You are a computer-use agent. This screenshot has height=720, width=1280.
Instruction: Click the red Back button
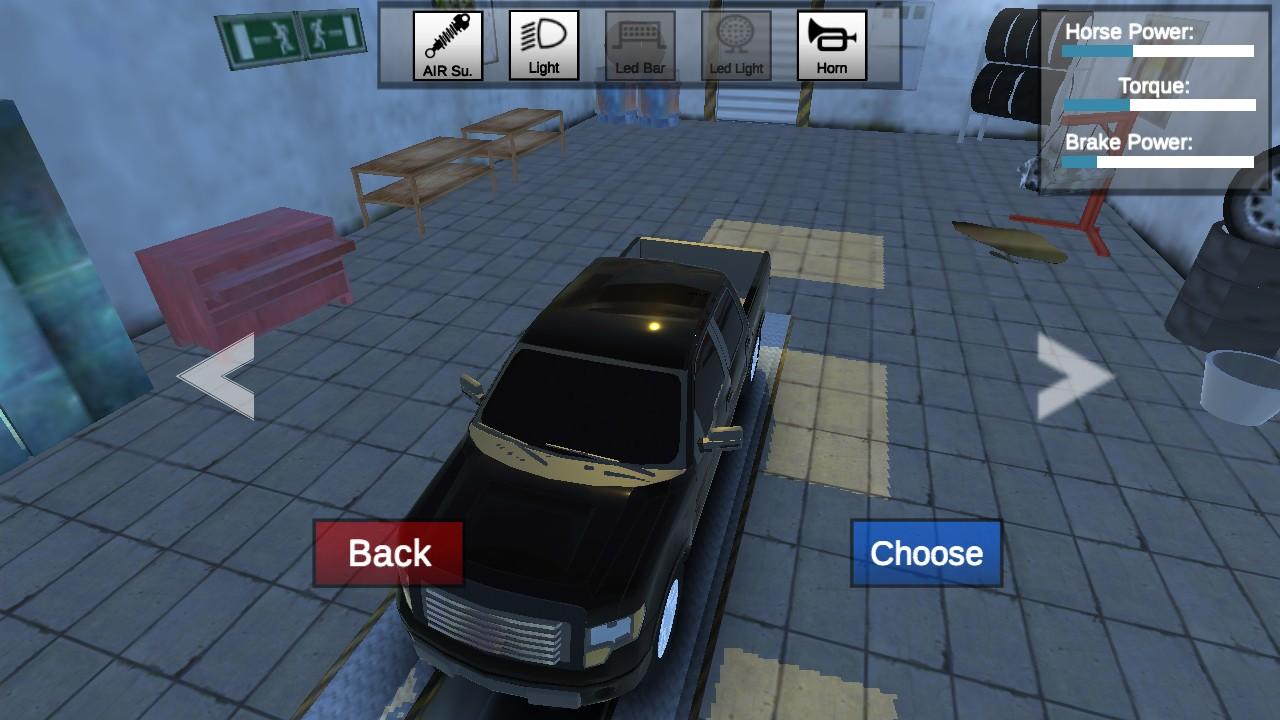coord(389,553)
